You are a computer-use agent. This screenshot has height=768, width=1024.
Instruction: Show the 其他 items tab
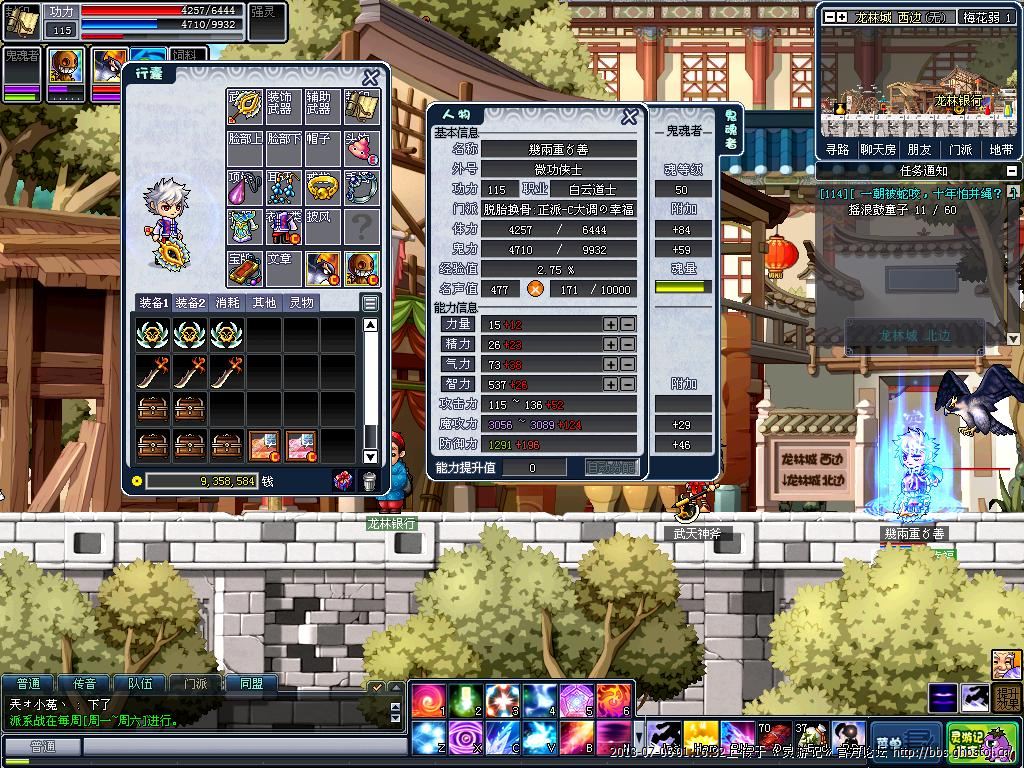tap(264, 302)
